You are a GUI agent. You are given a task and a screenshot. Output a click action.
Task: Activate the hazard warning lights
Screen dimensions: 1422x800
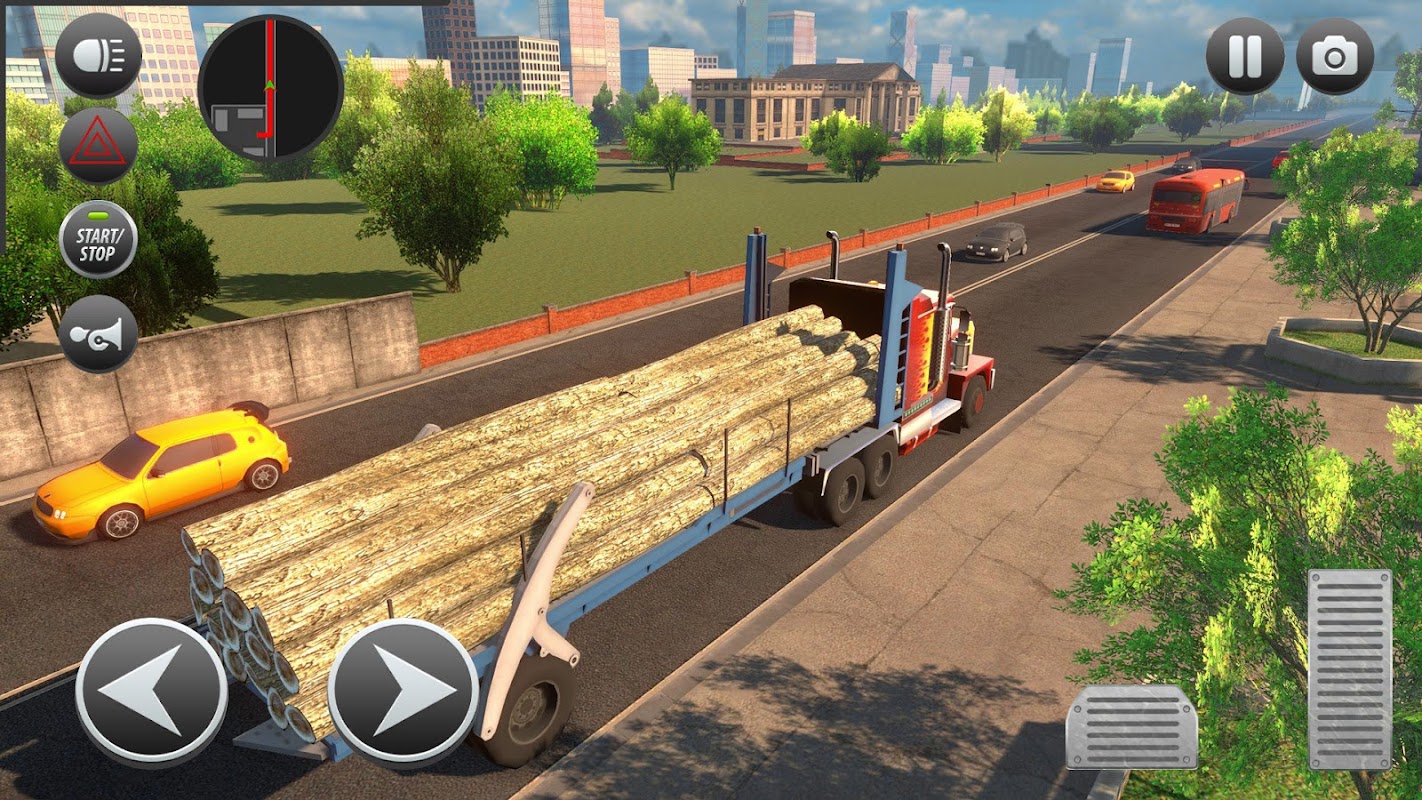coord(98,146)
